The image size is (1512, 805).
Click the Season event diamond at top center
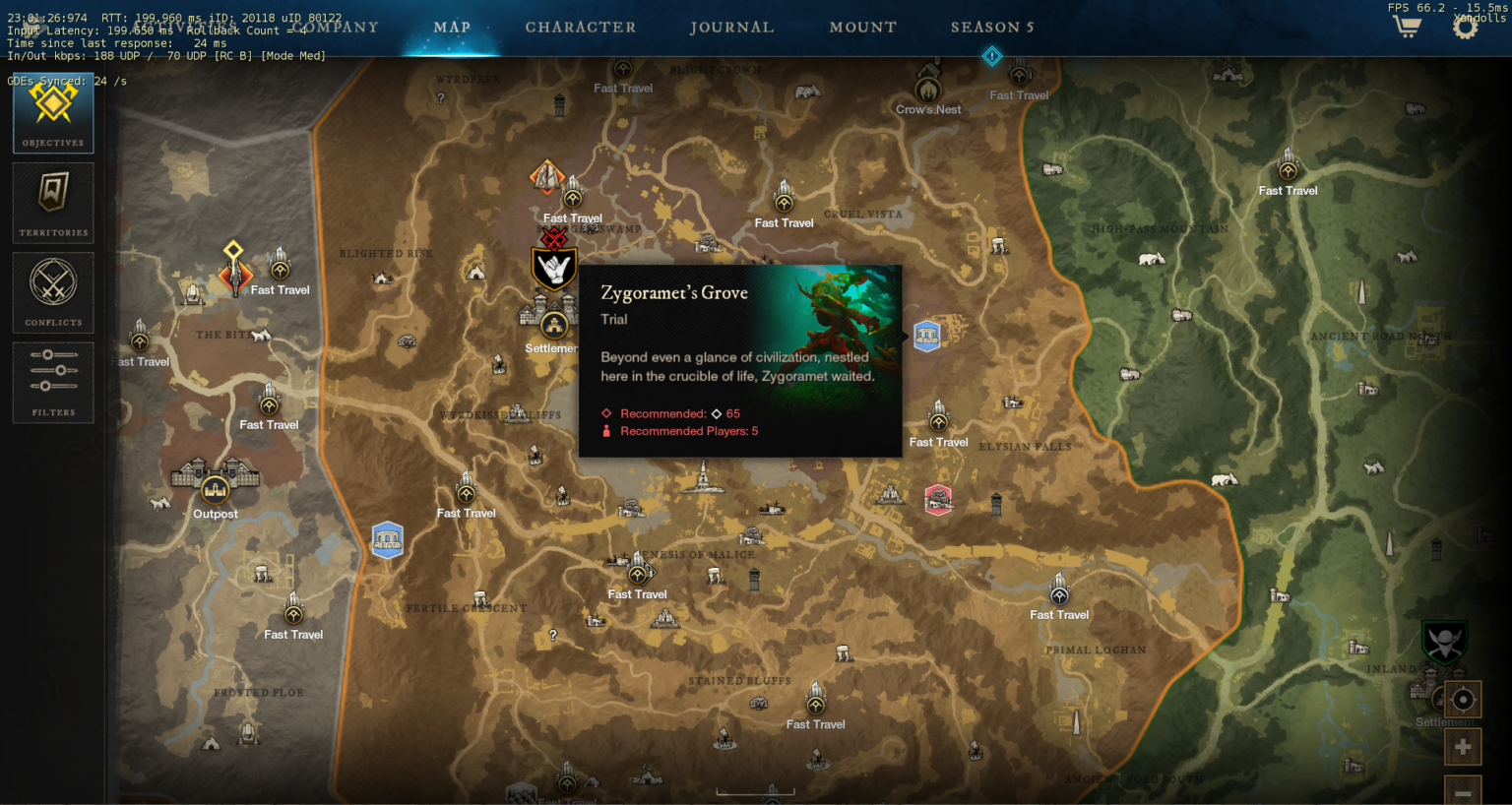(x=991, y=56)
